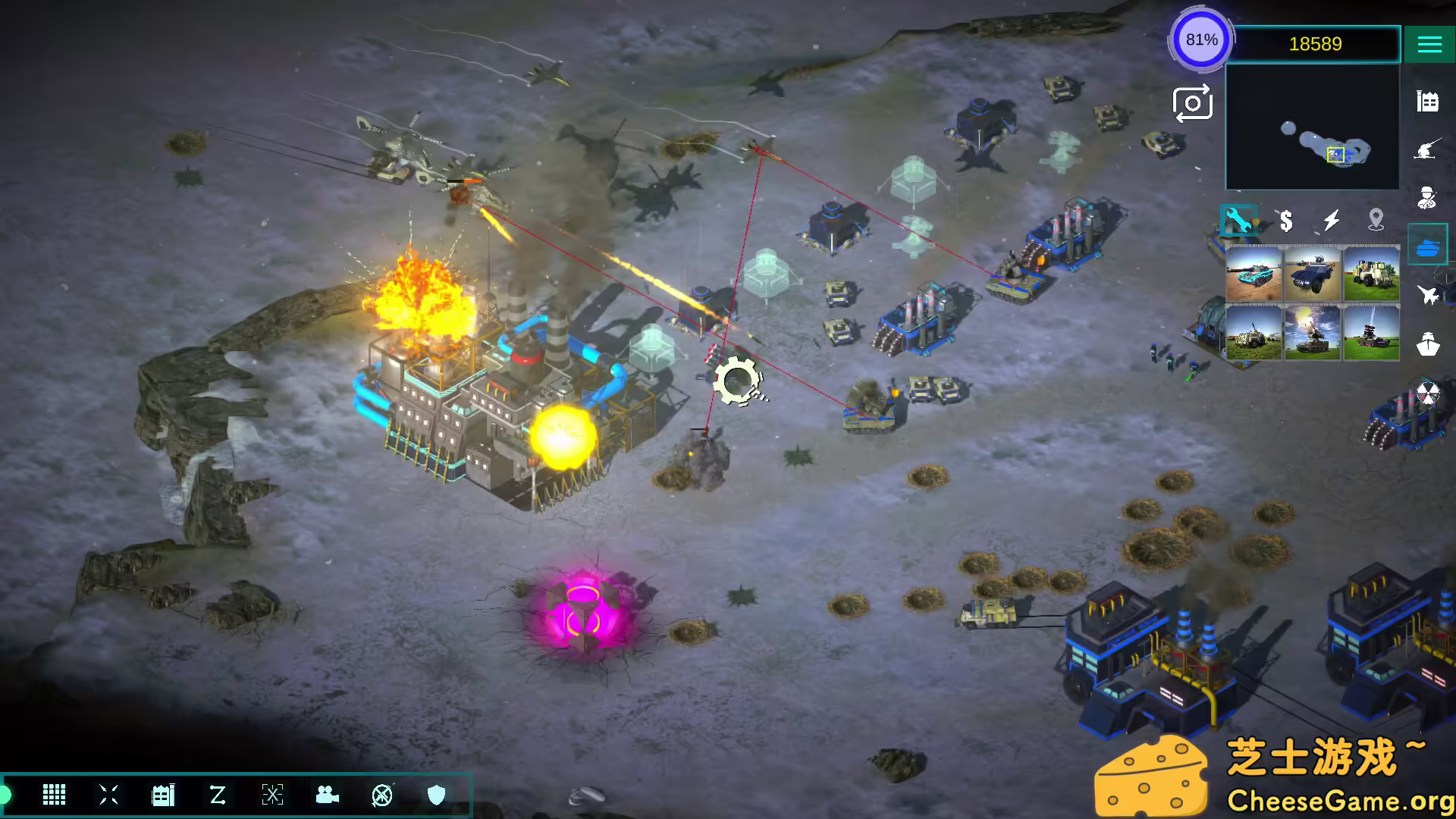The image size is (1456, 819).
Task: Select the sell dollar tool
Action: 1285,221
